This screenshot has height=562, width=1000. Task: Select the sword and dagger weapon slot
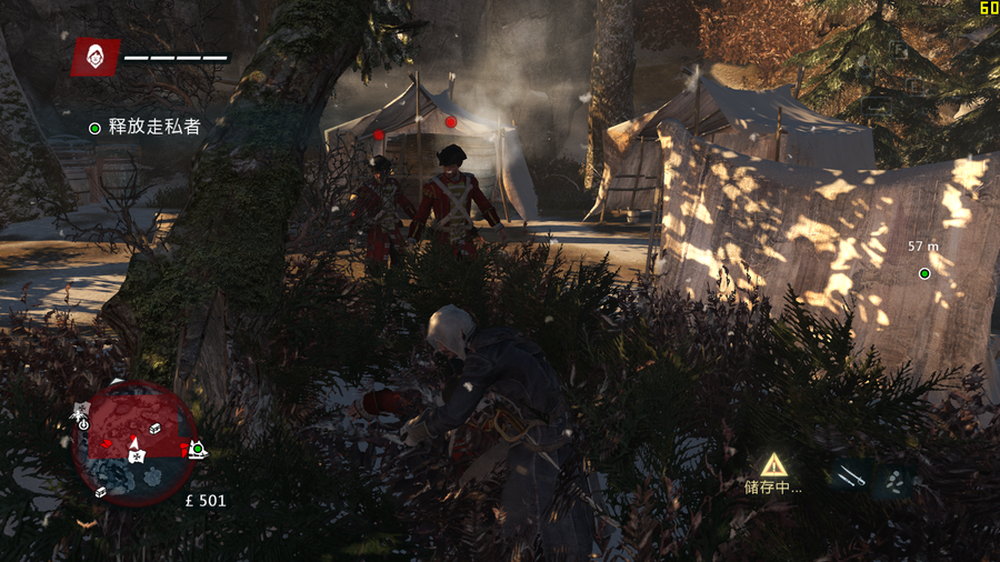[x=851, y=478]
